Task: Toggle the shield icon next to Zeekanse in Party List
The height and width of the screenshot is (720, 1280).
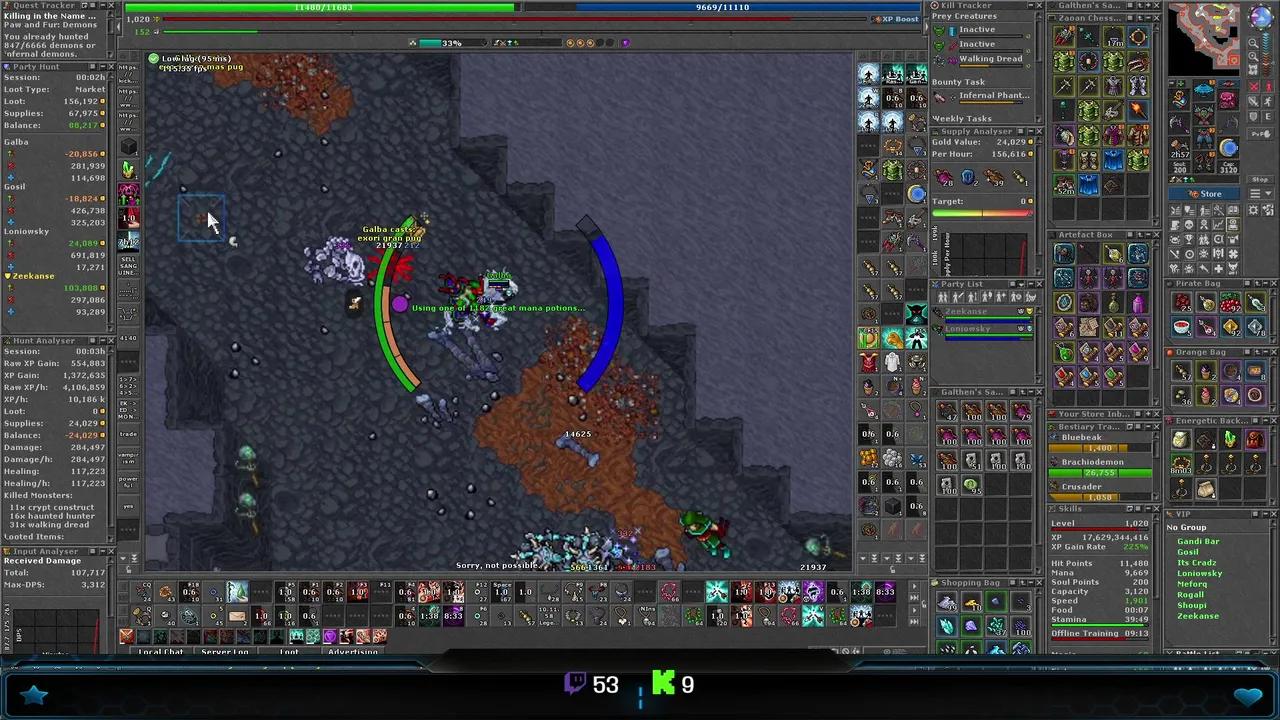Action: pos(1030,311)
